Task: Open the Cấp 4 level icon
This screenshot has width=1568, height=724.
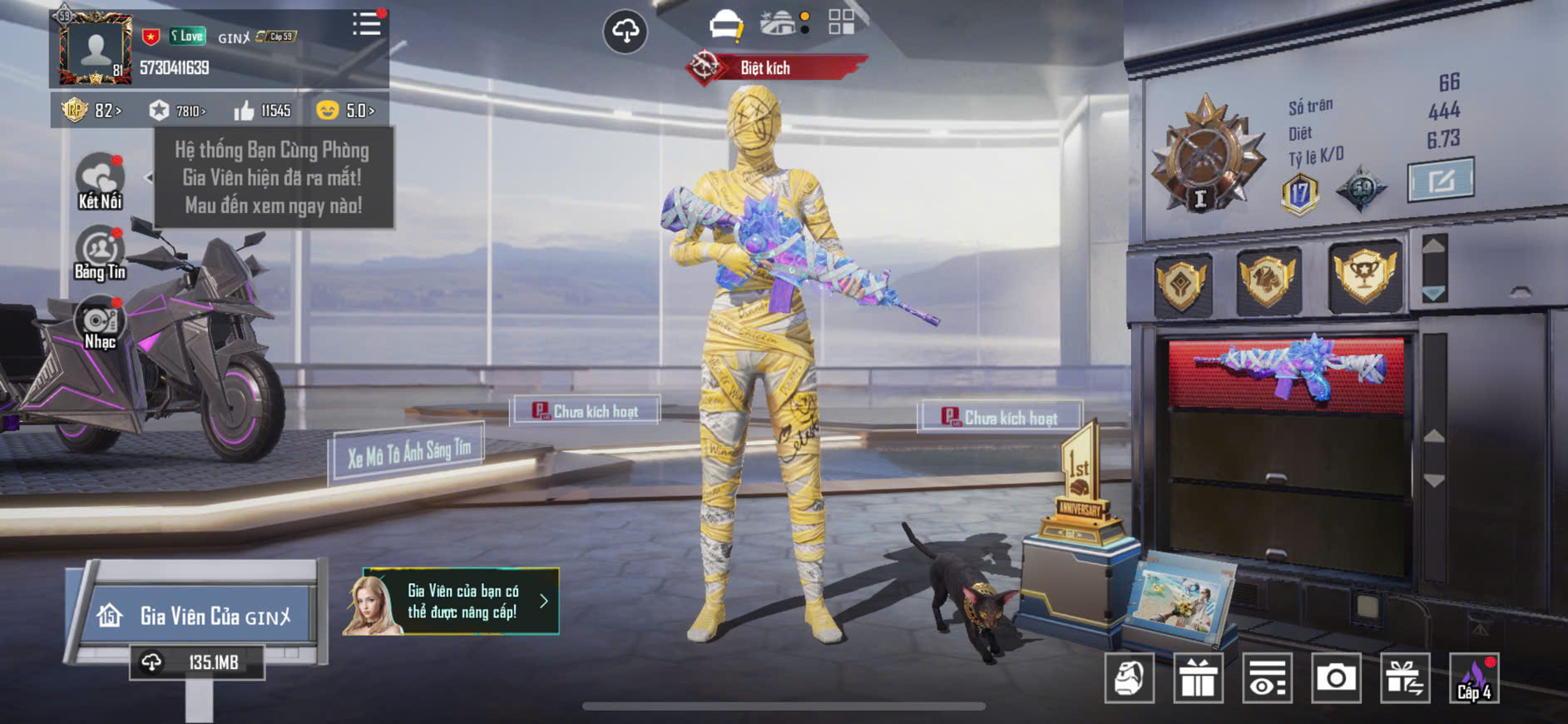Action: pos(1474,679)
